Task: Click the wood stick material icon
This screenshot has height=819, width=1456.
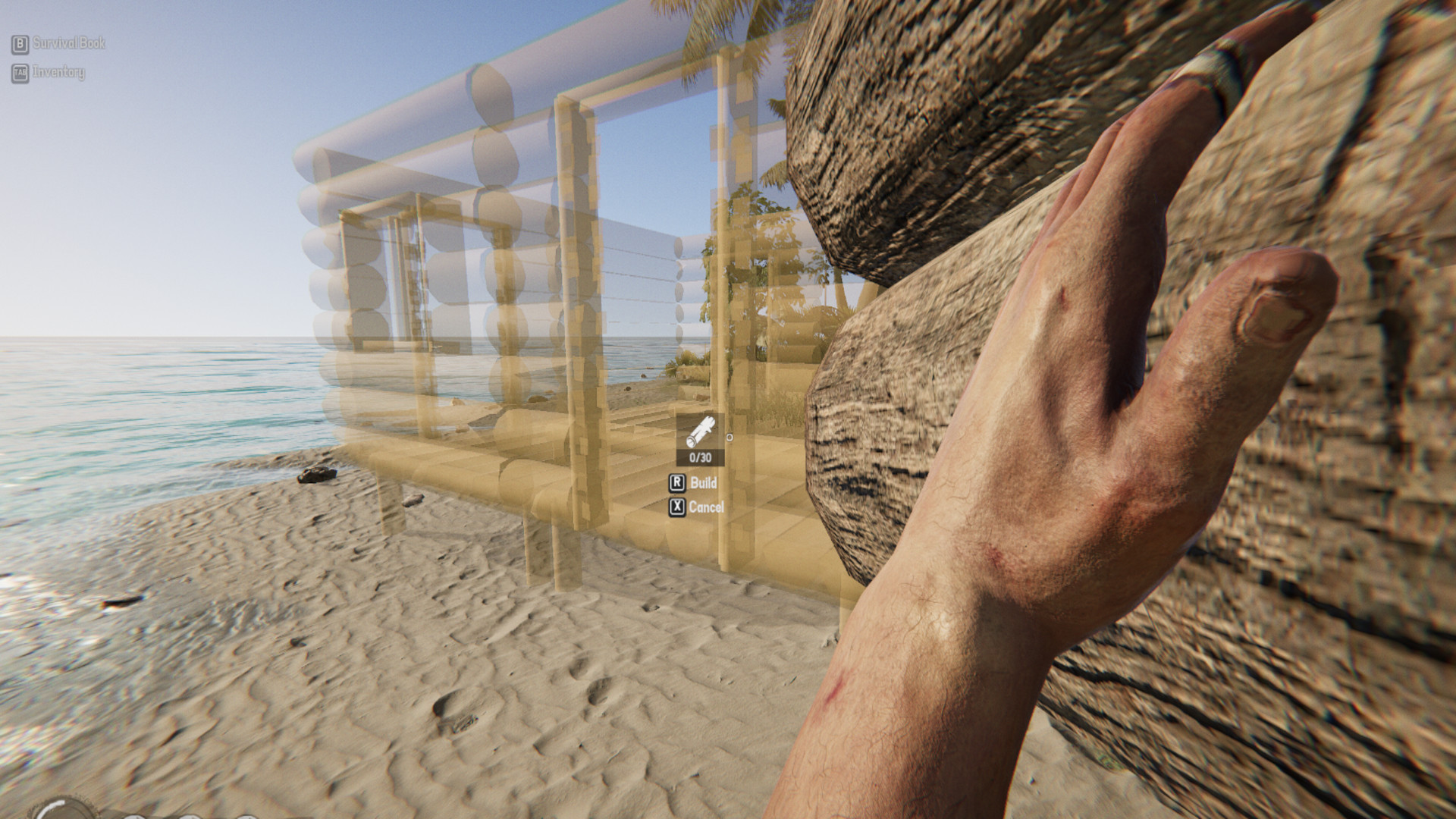Action: tap(701, 431)
